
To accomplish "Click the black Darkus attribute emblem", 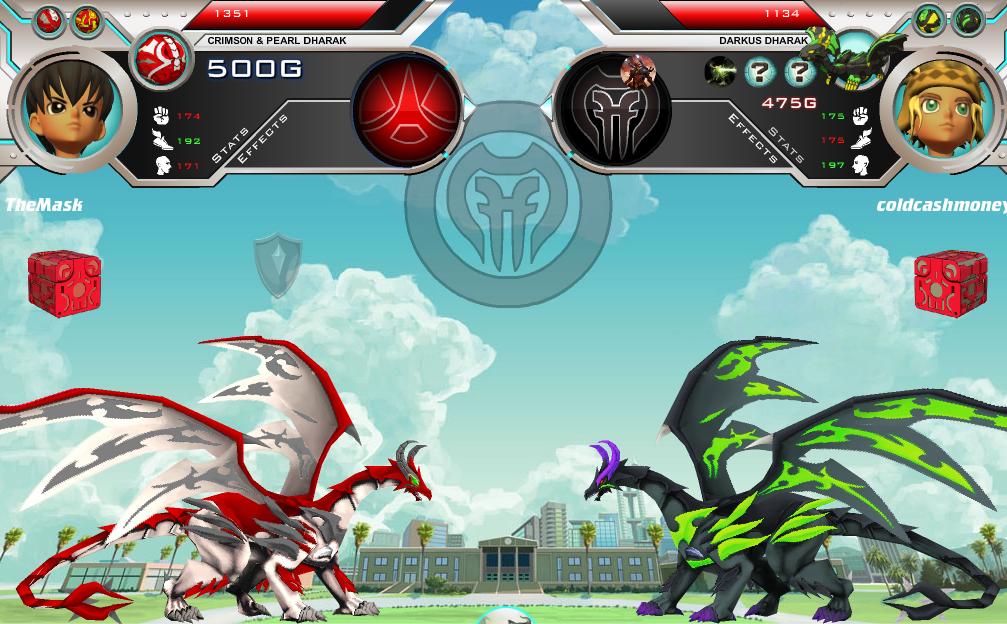I will tap(613, 110).
